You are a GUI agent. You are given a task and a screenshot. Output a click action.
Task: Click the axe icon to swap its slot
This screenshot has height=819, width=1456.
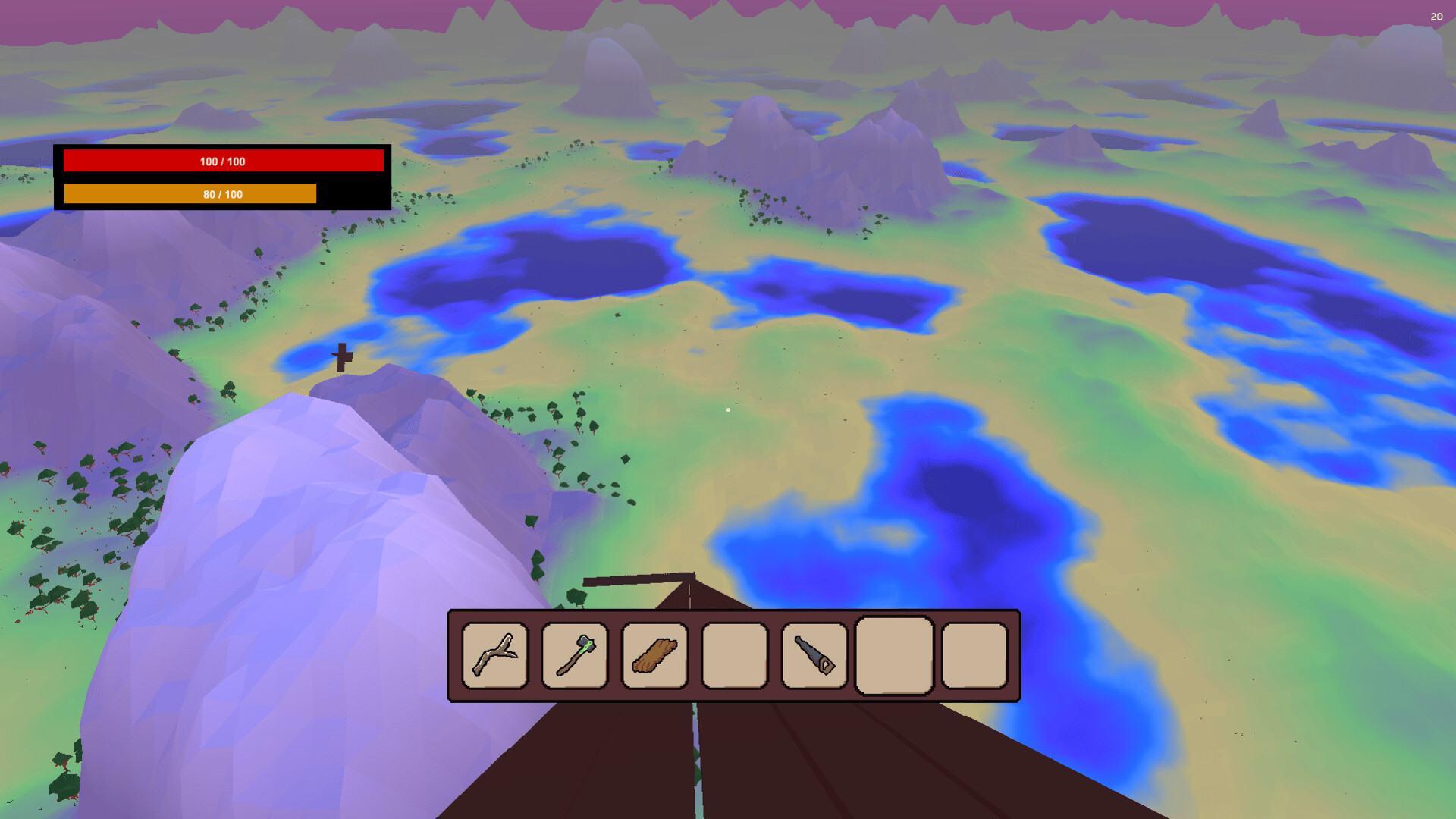pyautogui.click(x=574, y=657)
